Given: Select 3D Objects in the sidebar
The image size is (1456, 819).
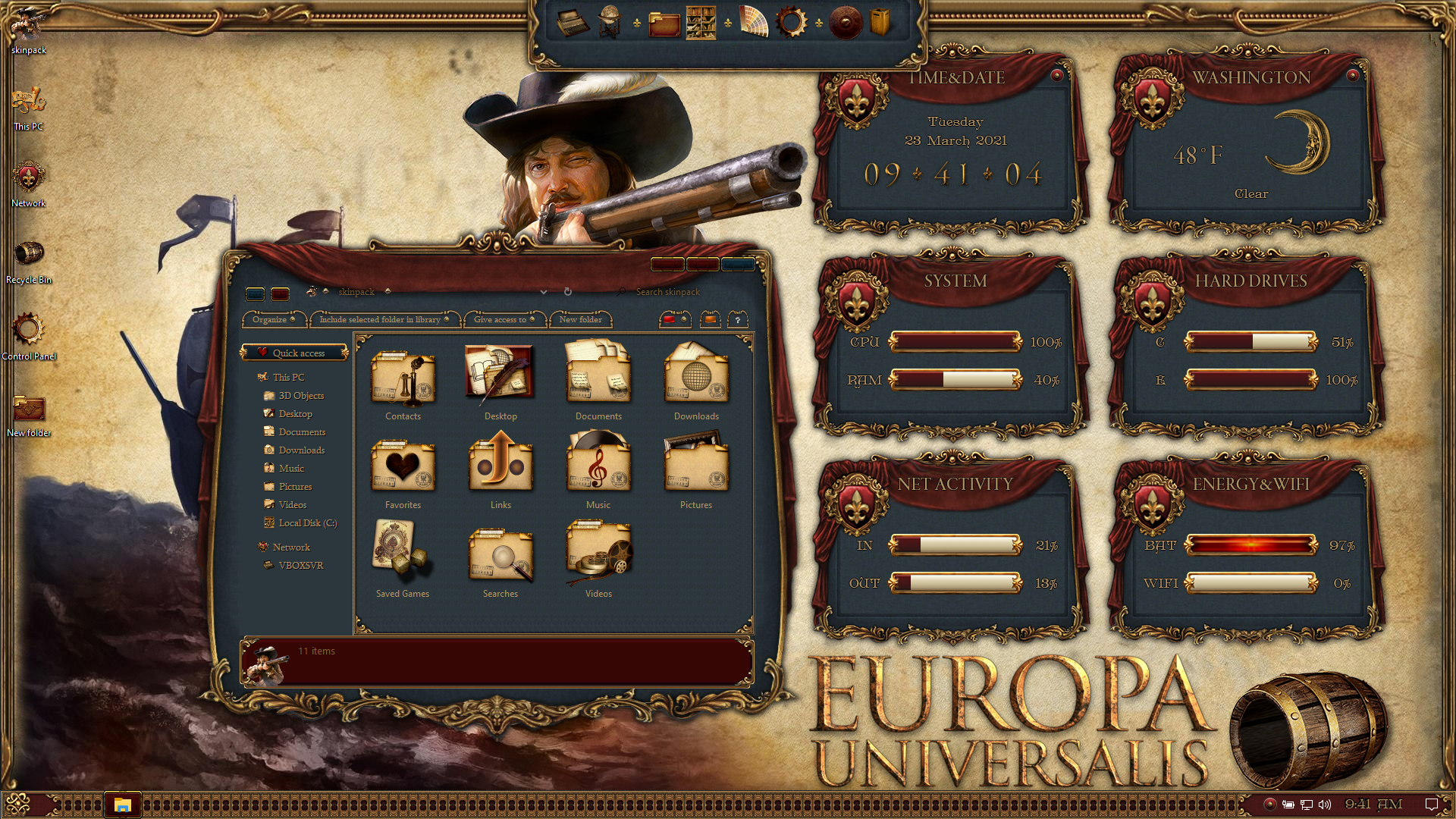Looking at the screenshot, I should [x=301, y=396].
